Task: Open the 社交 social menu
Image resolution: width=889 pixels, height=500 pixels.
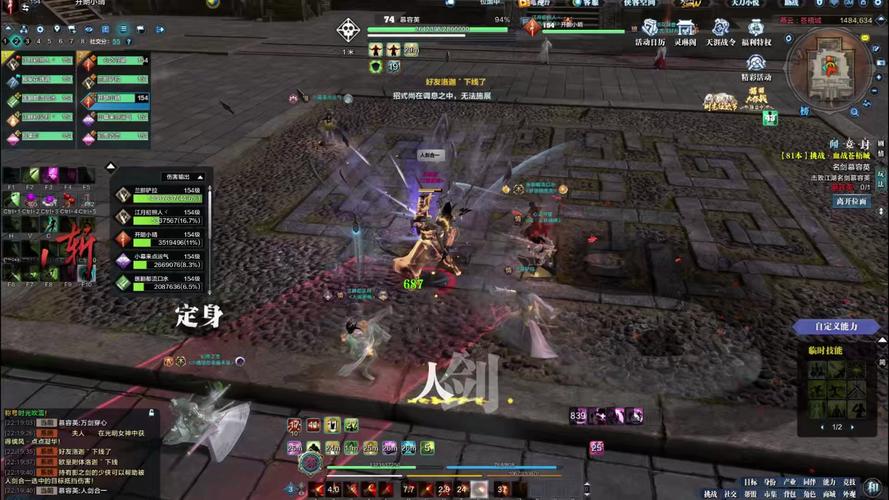Action: pyautogui.click(x=730, y=494)
